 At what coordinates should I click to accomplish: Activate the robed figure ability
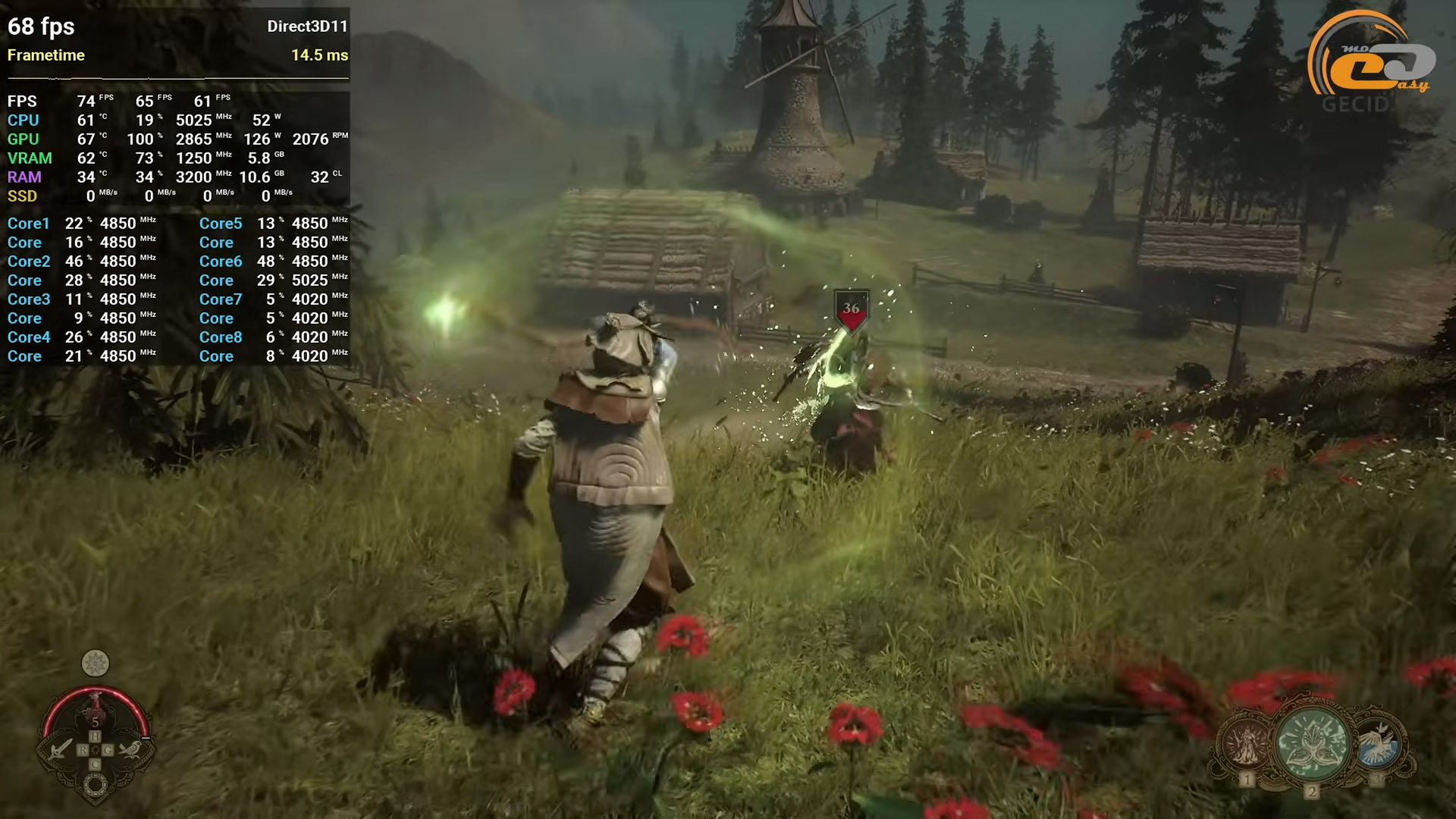(1246, 744)
